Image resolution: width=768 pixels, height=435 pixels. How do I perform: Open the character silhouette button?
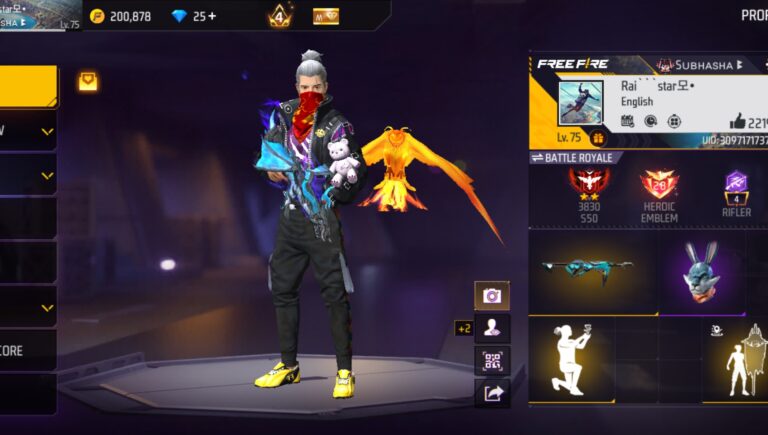click(492, 327)
